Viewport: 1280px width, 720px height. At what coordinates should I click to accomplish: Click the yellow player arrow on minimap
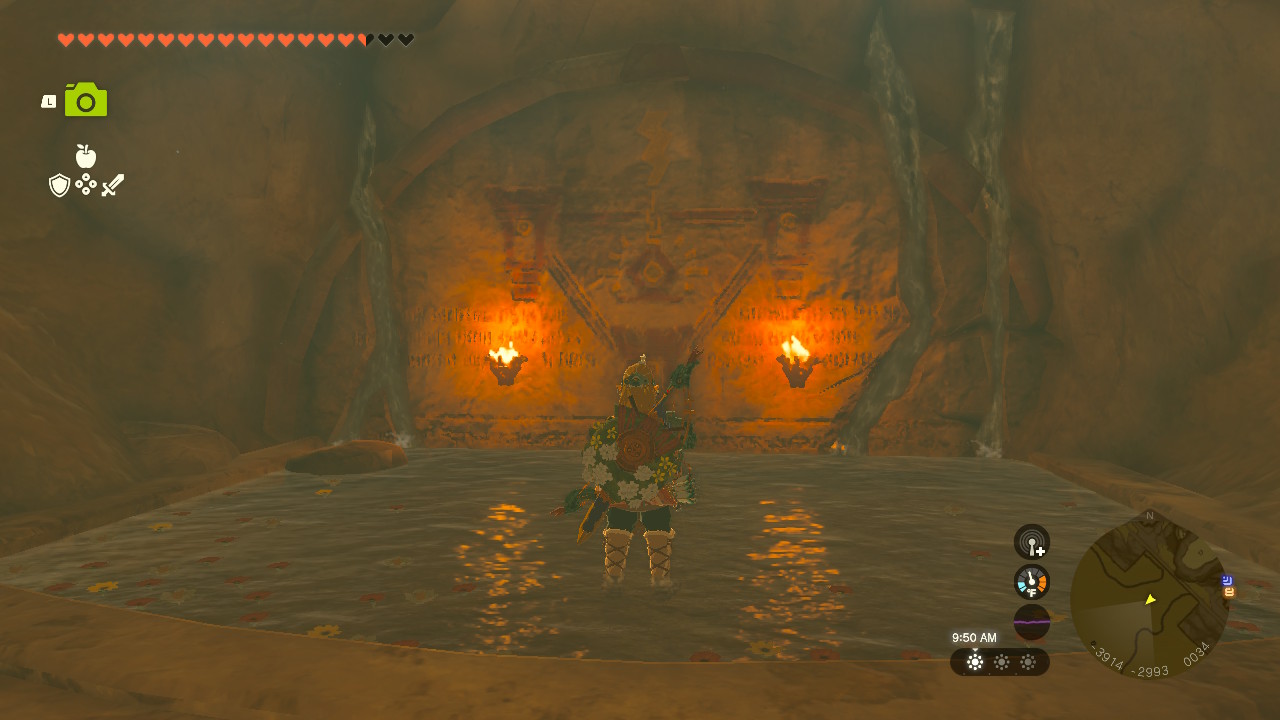click(x=1150, y=600)
